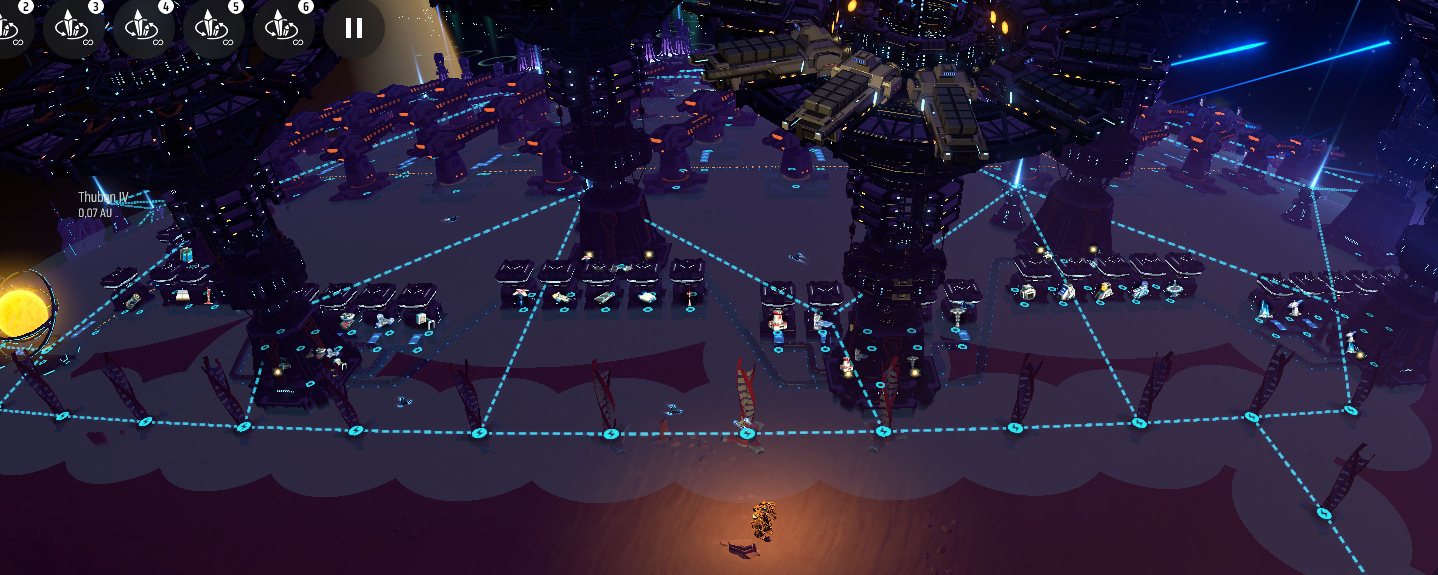Viewport: 1438px width, 575px height.
Task: Choose the rocket loop icon numbered 5
Action: point(213,27)
